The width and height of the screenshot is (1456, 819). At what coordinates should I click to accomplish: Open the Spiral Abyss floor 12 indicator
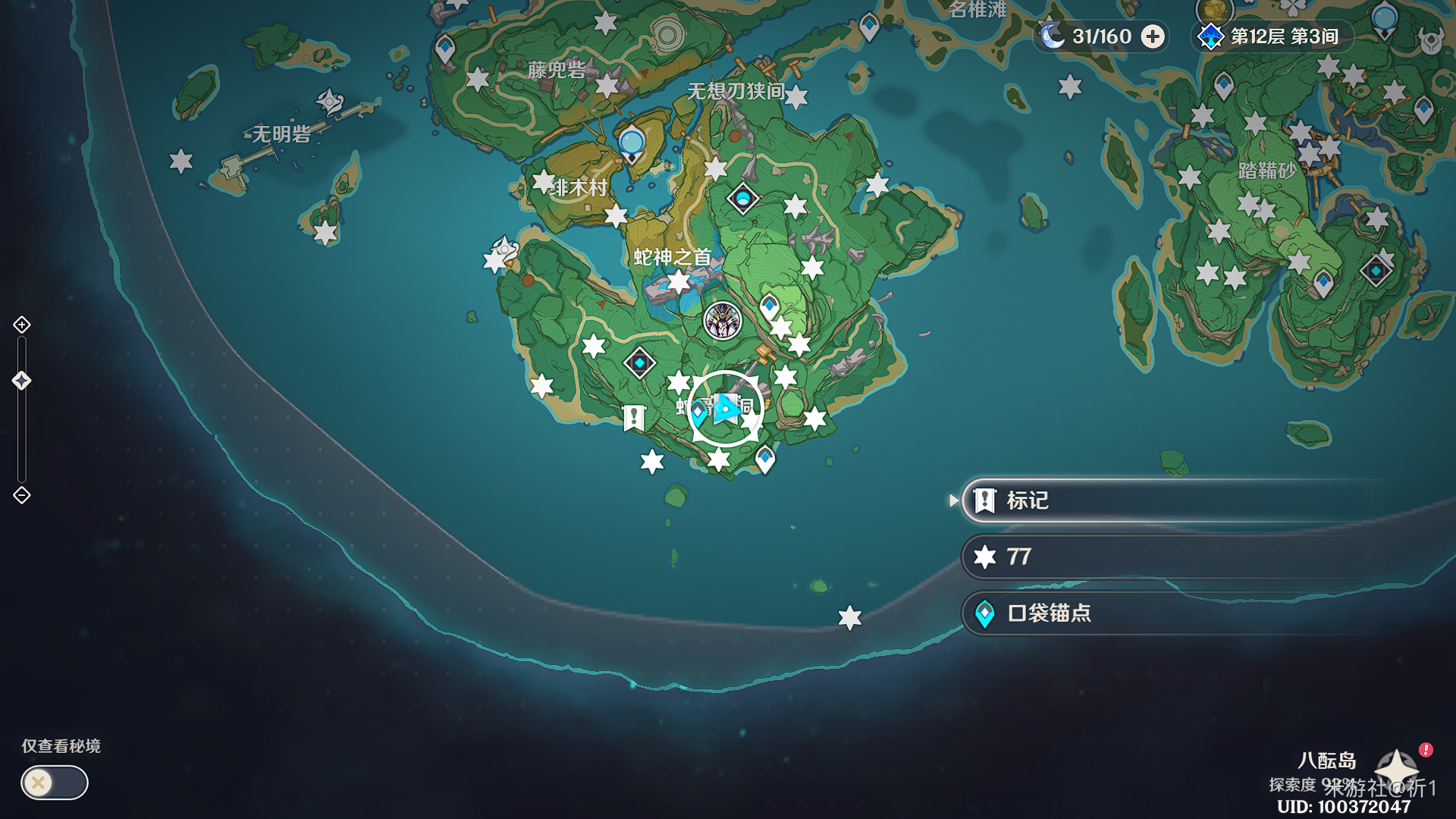[1271, 36]
